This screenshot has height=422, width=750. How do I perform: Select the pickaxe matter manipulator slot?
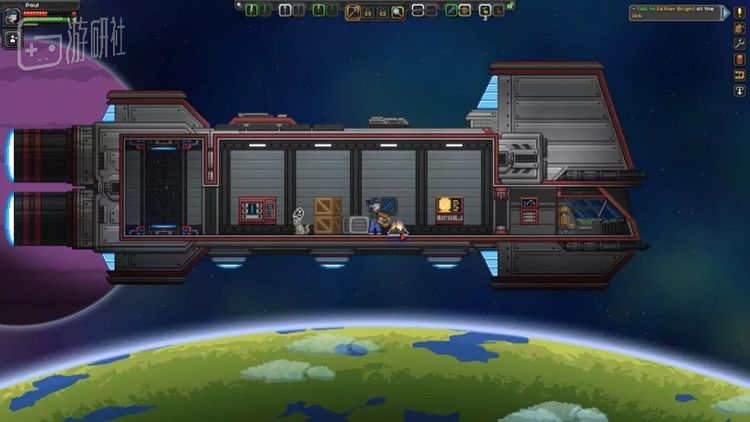(353, 11)
